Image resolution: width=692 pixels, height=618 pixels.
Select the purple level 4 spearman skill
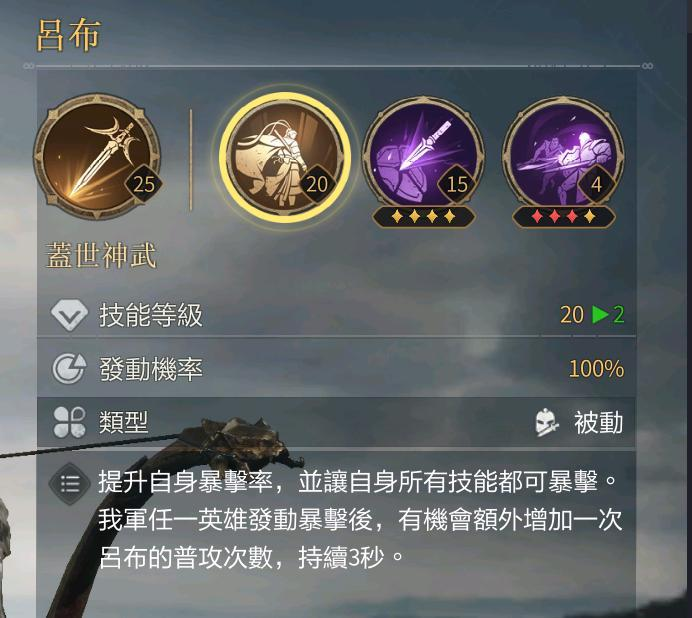click(x=563, y=157)
